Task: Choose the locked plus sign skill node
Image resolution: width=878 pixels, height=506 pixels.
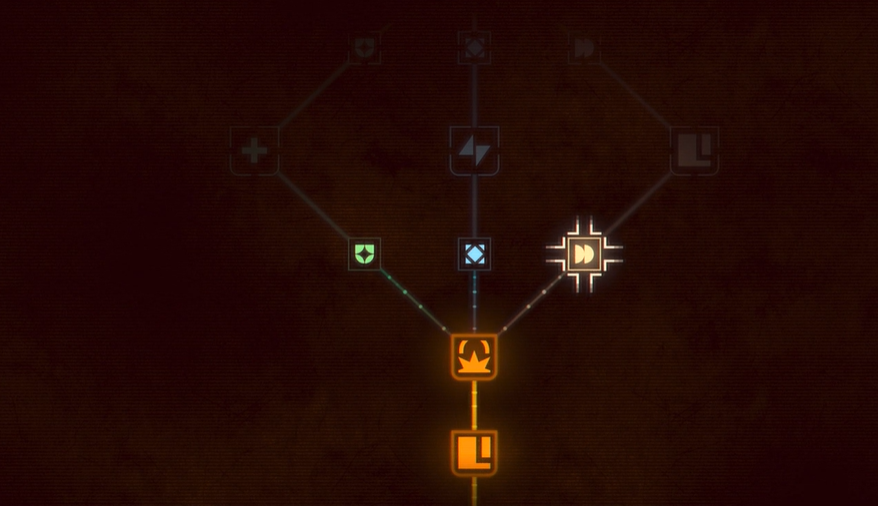Action: coord(254,151)
